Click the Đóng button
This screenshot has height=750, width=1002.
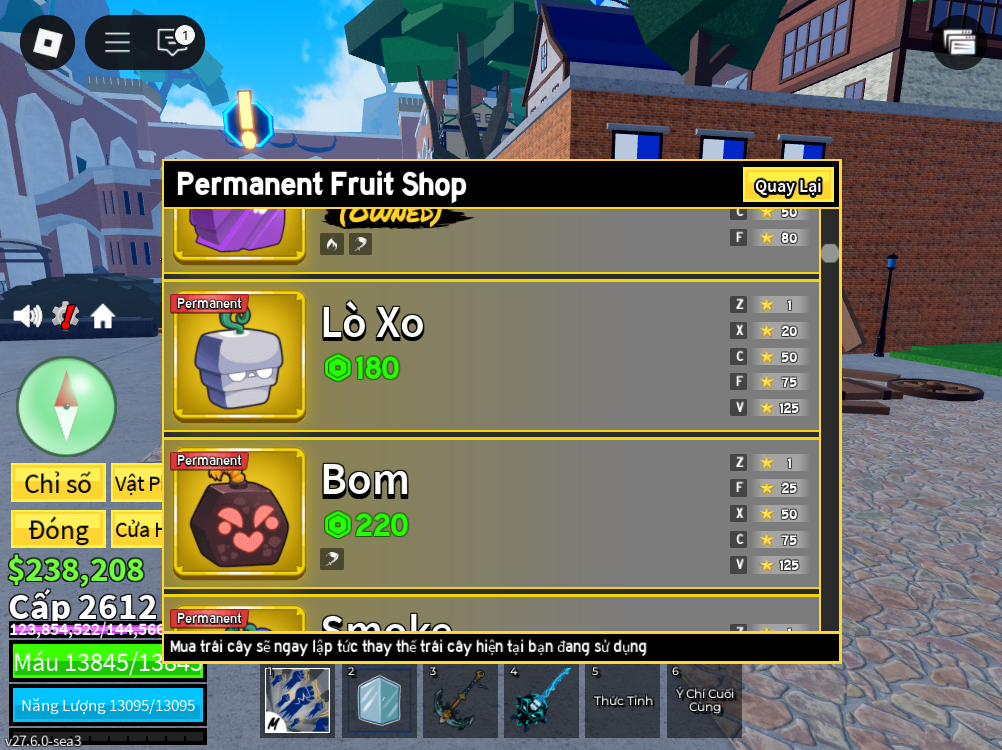point(58,529)
